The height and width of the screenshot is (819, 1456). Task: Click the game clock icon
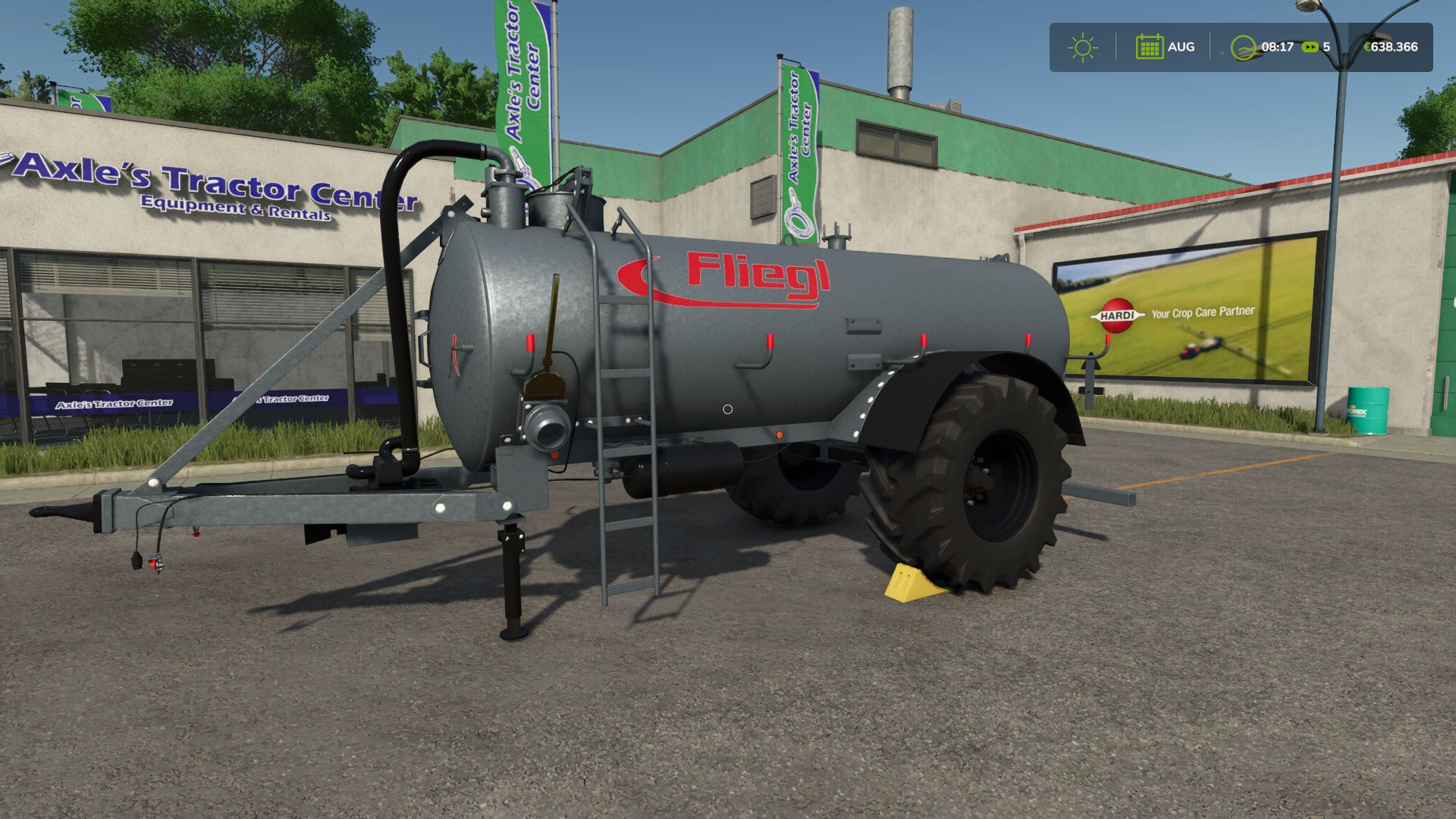pyautogui.click(x=1243, y=48)
